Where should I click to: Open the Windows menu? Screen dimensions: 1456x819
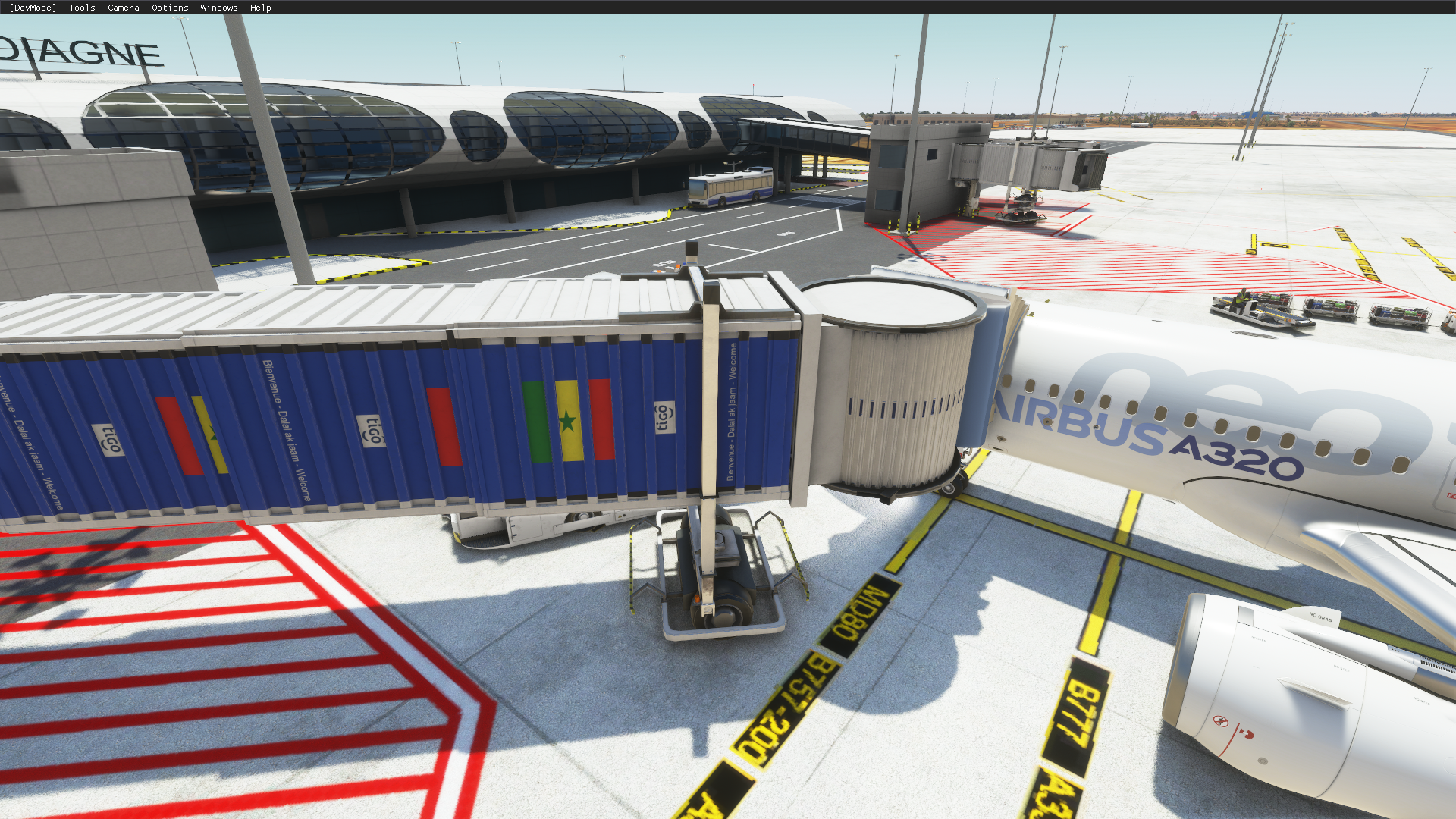tap(219, 8)
